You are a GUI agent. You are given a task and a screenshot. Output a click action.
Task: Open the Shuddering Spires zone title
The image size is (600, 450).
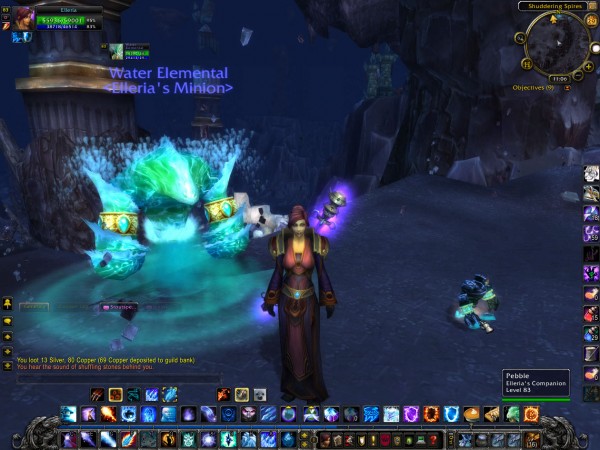click(553, 6)
